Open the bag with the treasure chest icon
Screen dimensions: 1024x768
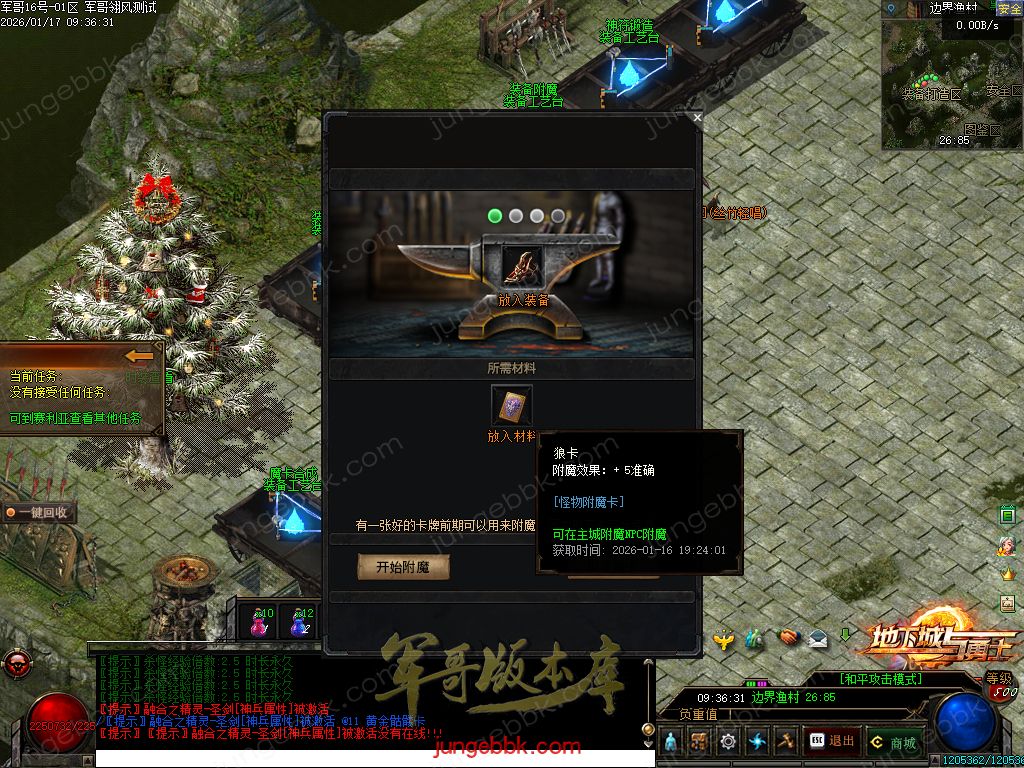pyautogui.click(x=699, y=742)
